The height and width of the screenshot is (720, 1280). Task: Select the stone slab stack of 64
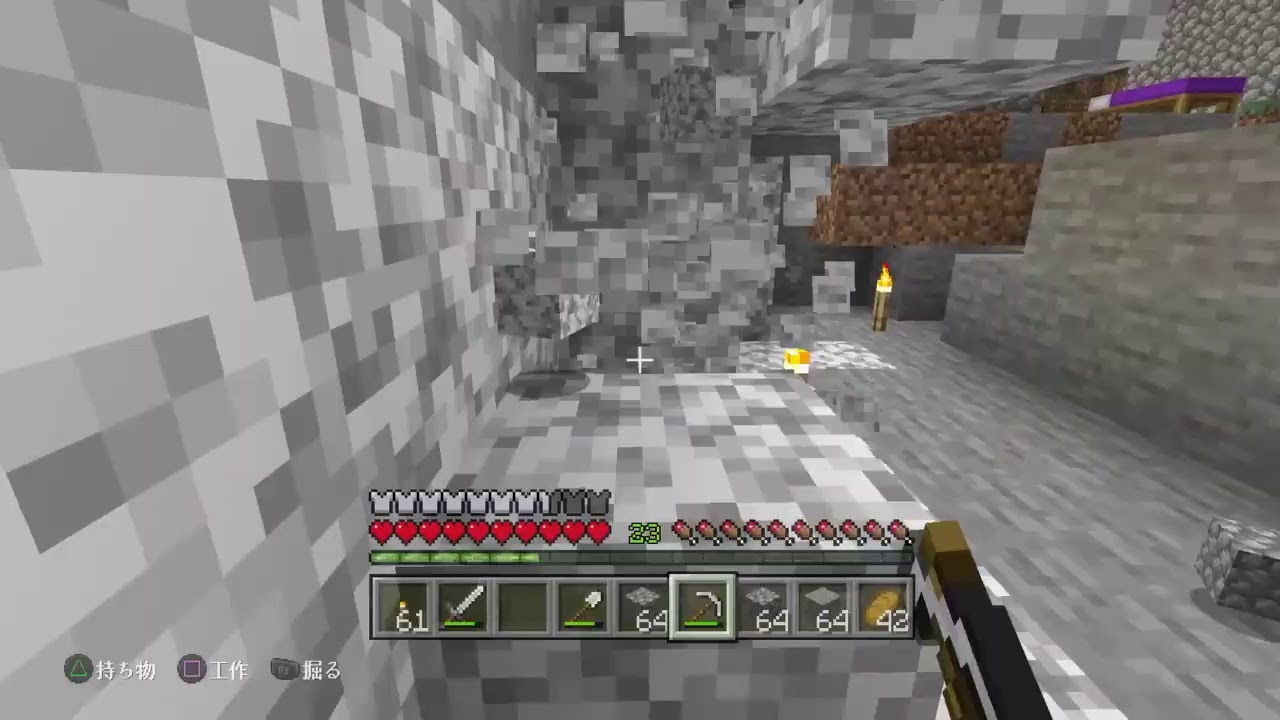(x=820, y=605)
